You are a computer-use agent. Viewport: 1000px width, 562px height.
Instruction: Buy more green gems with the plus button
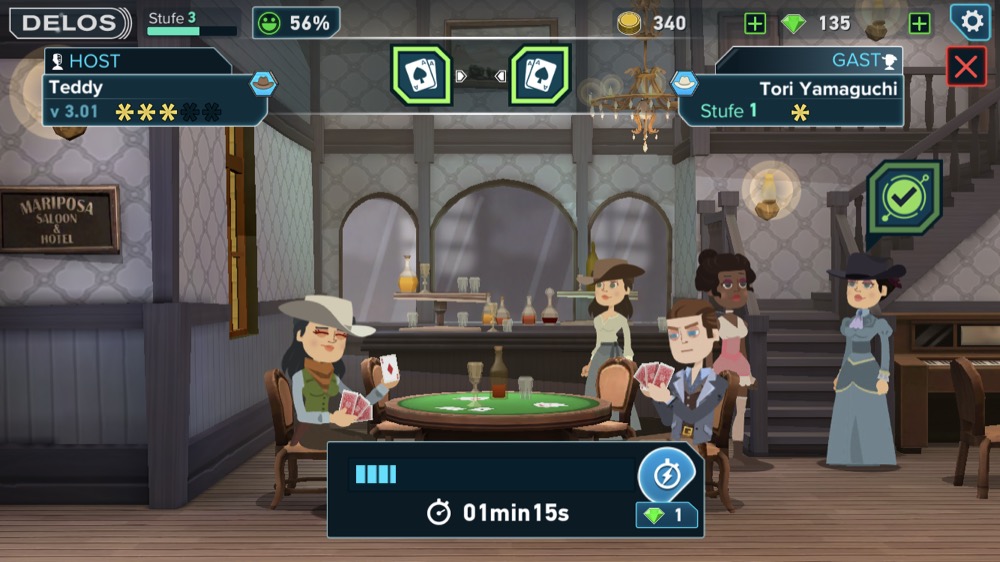tap(919, 23)
